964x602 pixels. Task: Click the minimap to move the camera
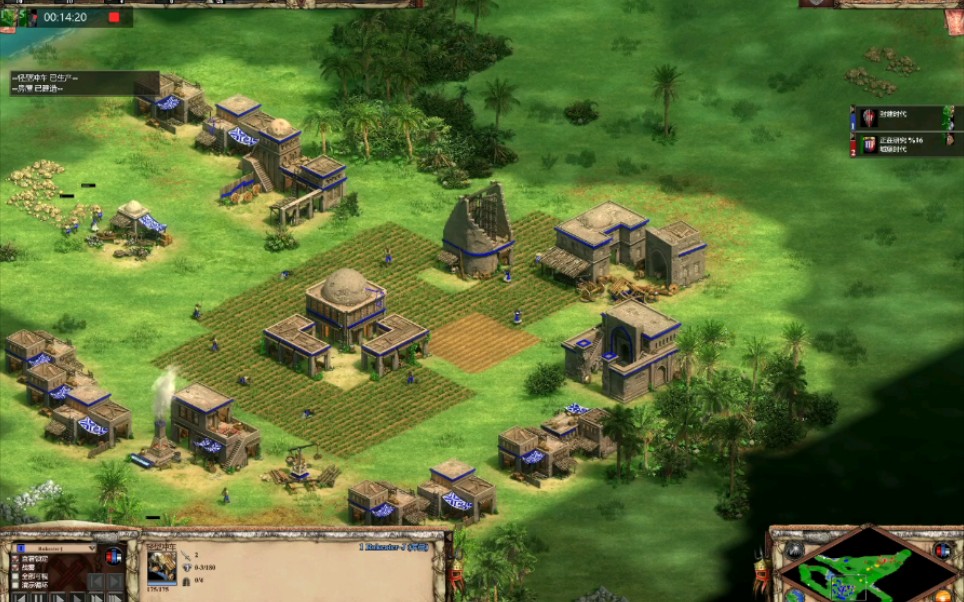tap(866, 570)
